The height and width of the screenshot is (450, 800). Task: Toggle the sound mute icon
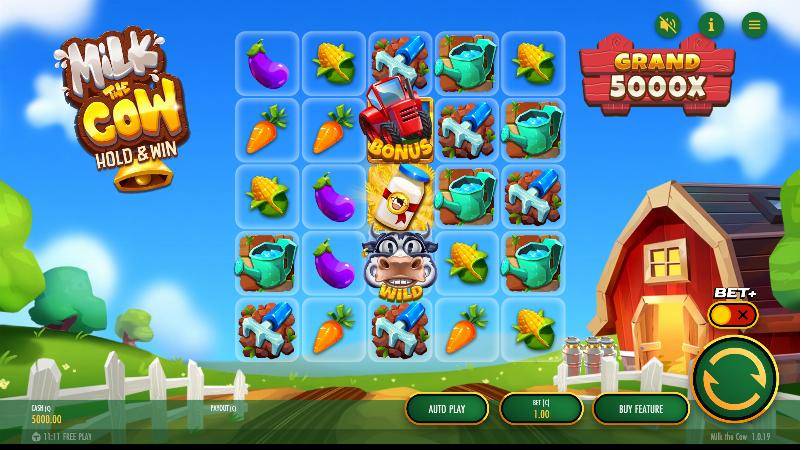(x=667, y=24)
